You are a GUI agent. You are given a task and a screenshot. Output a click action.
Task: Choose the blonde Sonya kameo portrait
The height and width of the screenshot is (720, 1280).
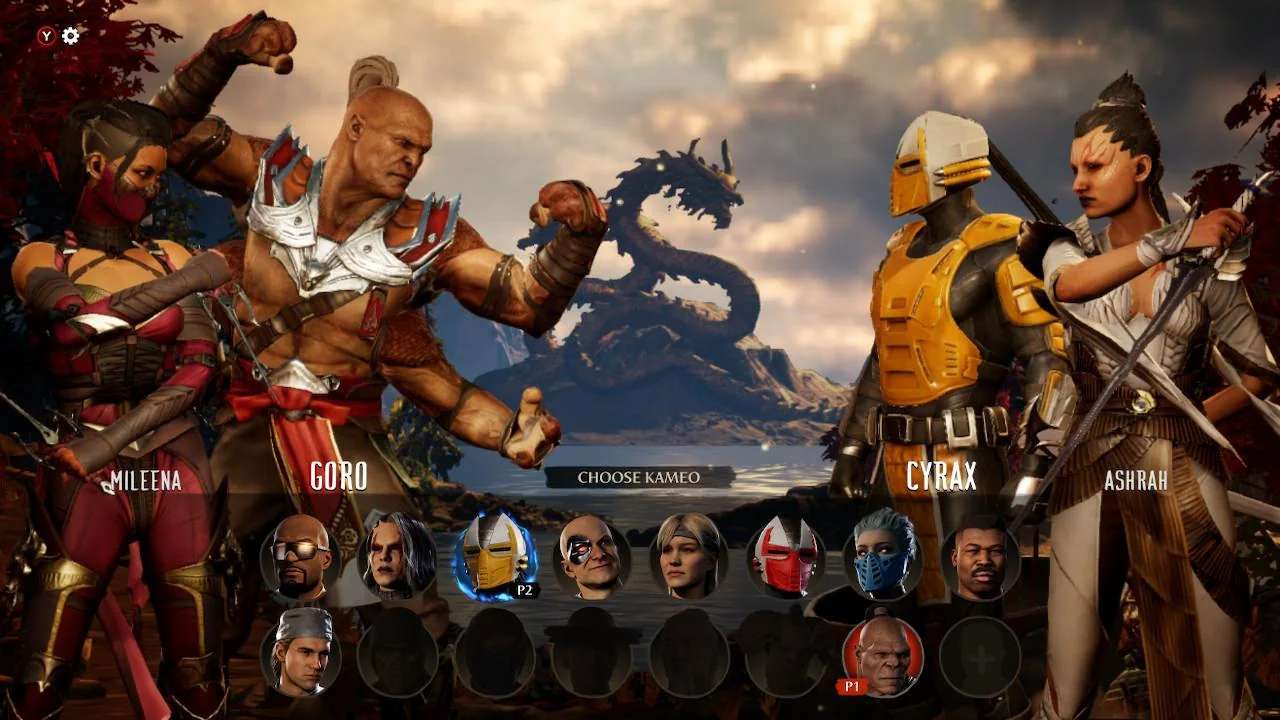[689, 556]
